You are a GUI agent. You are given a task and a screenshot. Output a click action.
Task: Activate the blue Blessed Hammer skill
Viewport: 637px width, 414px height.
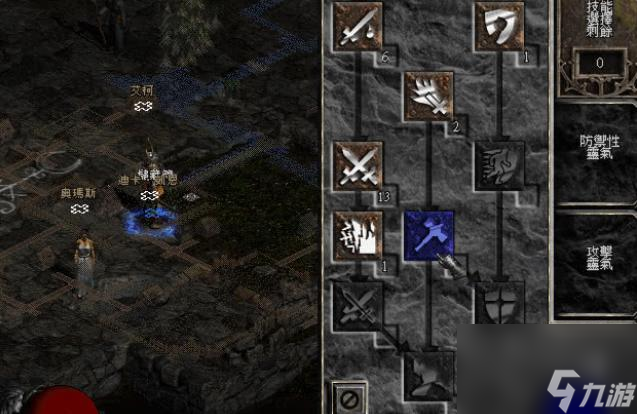click(428, 235)
